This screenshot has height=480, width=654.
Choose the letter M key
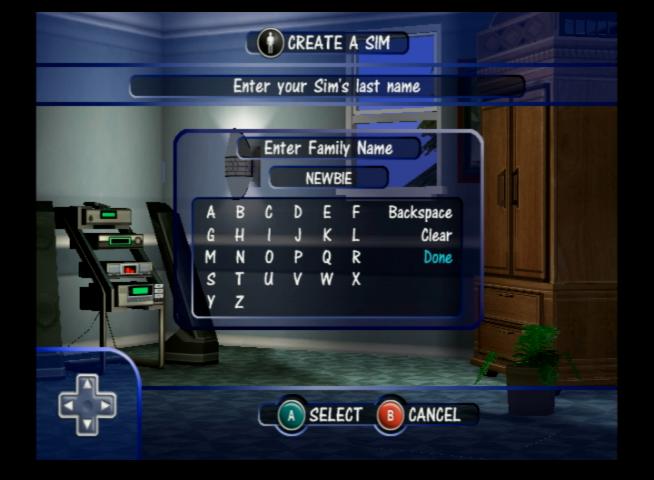pyautogui.click(x=211, y=258)
